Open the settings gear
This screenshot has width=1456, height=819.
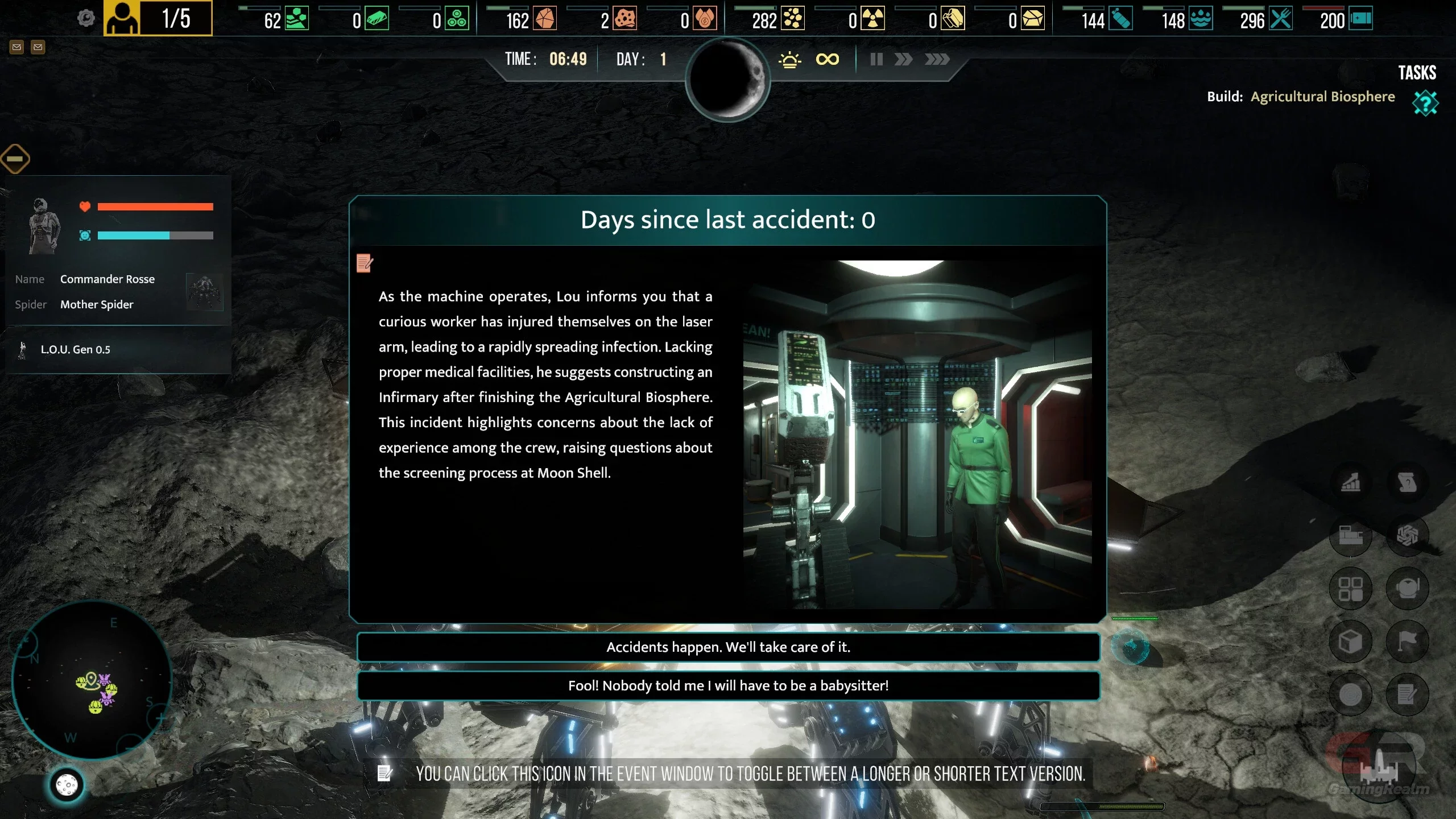tap(86, 19)
